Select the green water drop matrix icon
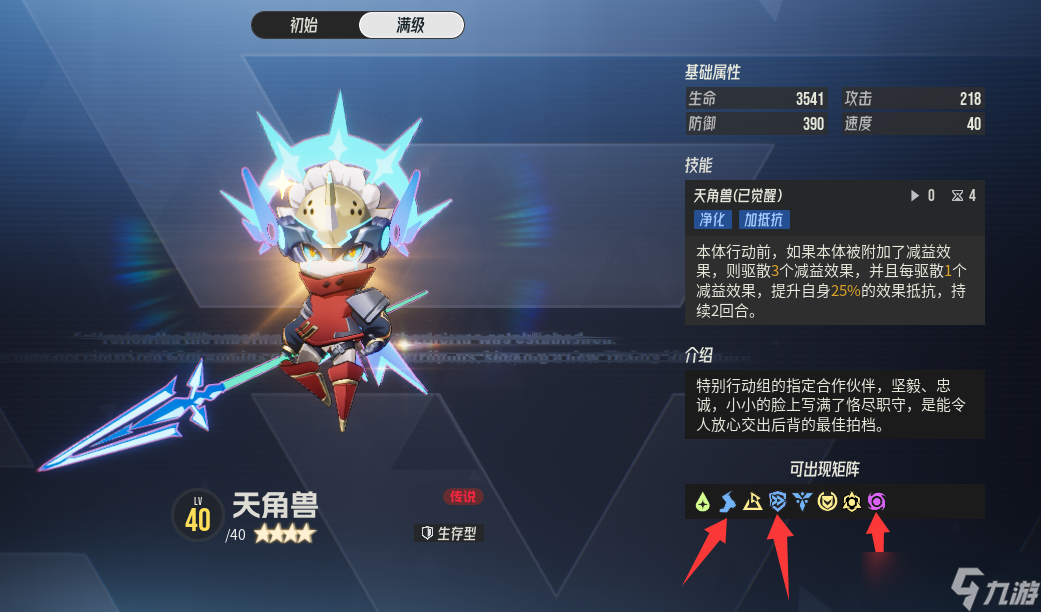1041x612 pixels. tap(702, 502)
